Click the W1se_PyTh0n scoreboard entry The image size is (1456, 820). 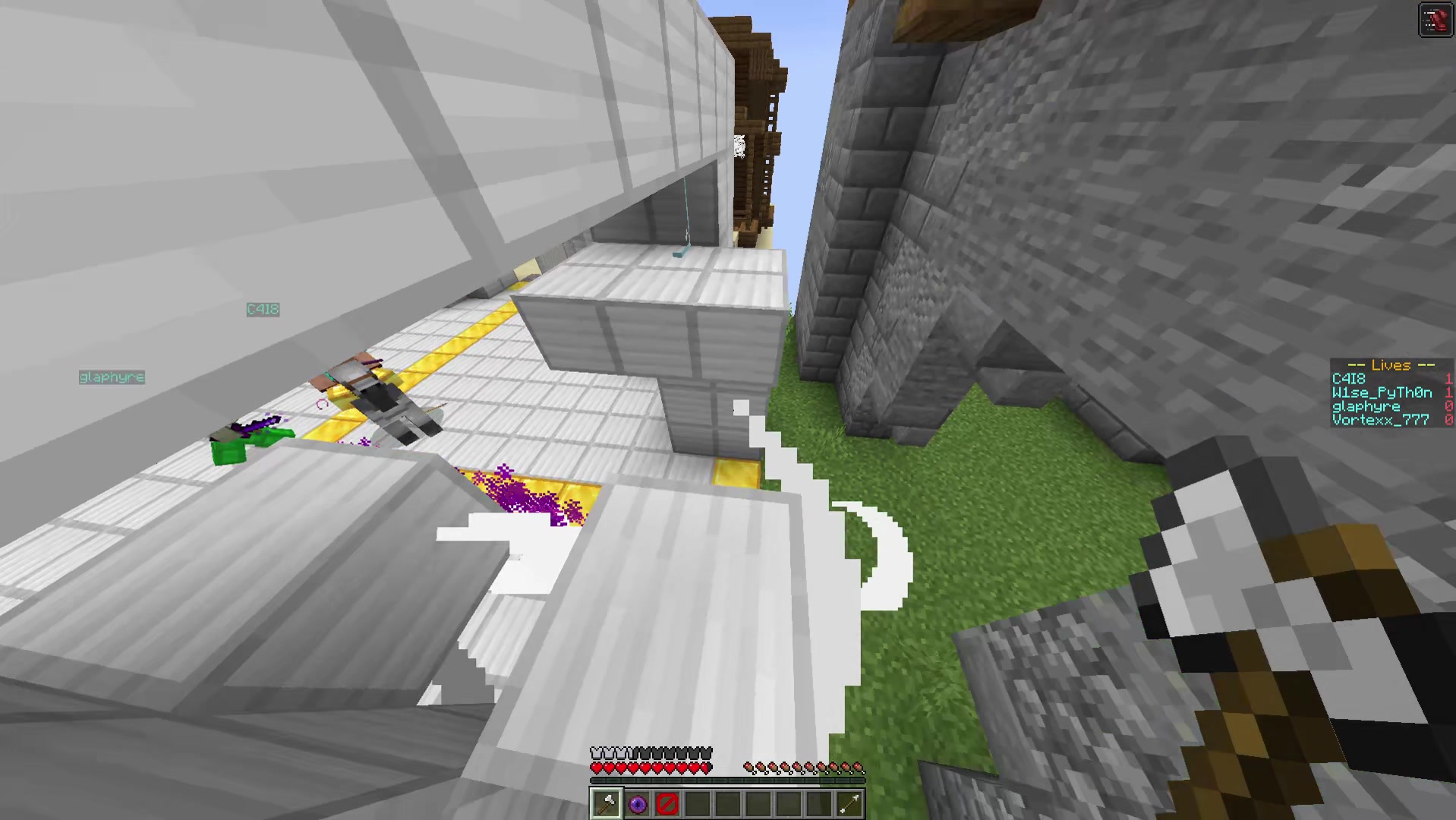(x=1376, y=393)
